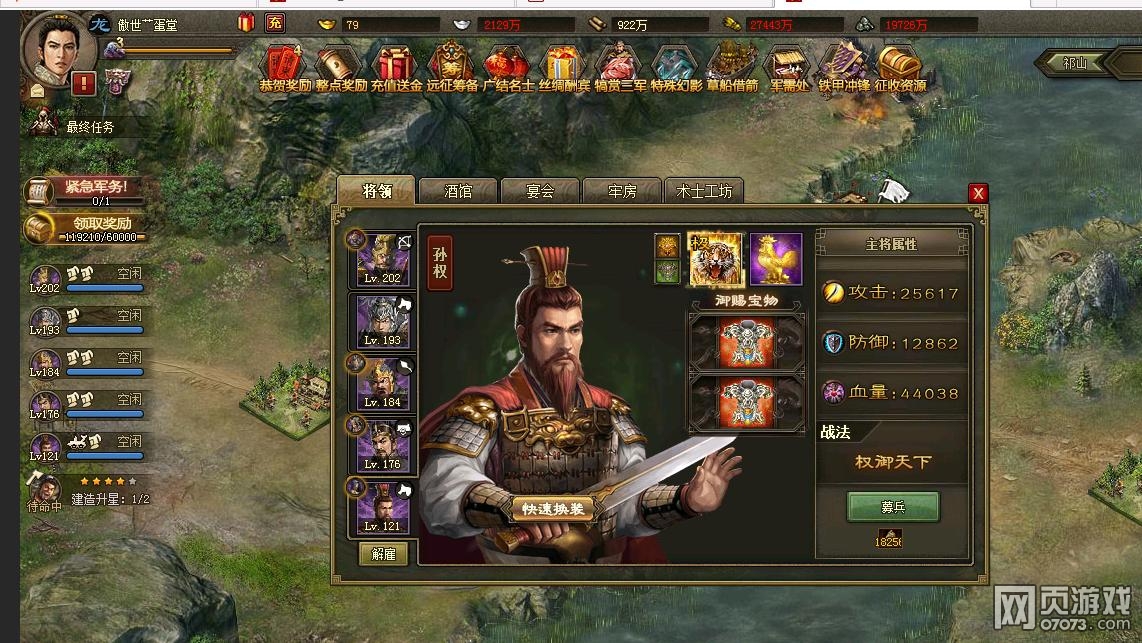The width and height of the screenshot is (1142, 643).
Task: Select the Lv. 202 general portrait in panel
Action: click(382, 259)
